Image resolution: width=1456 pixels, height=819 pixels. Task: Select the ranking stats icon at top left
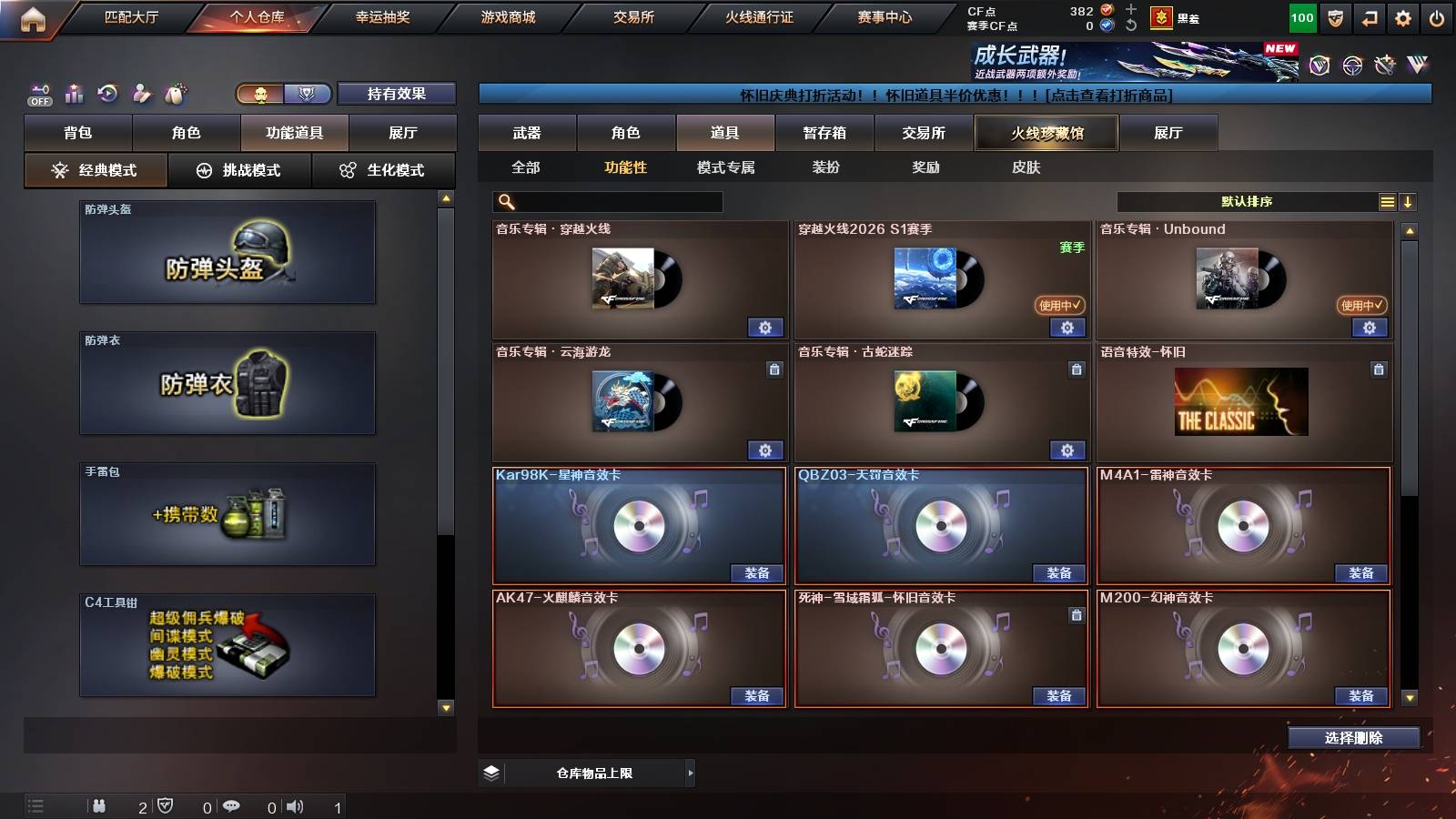74,92
